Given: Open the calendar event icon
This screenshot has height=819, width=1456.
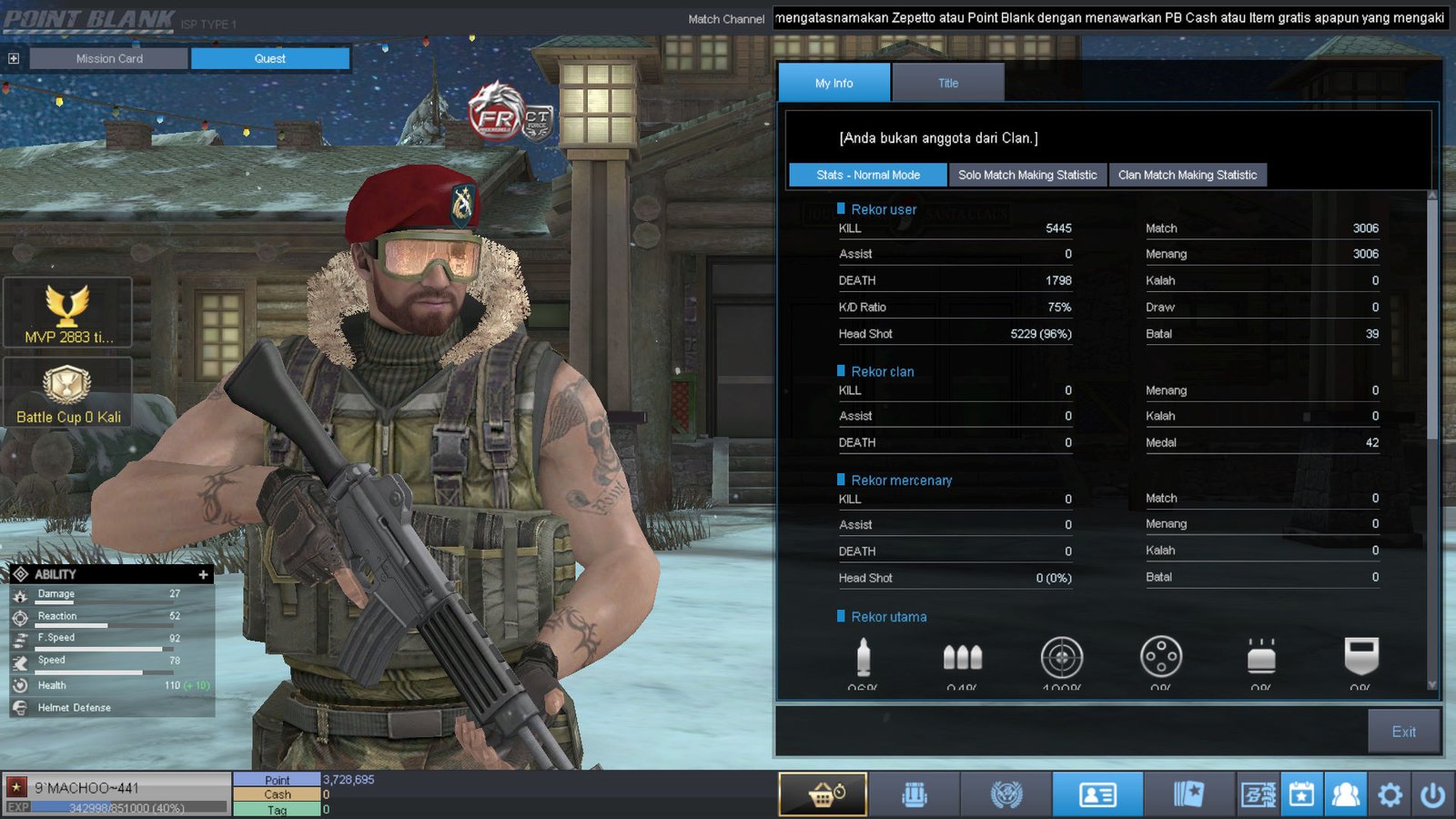Looking at the screenshot, I should (1301, 794).
